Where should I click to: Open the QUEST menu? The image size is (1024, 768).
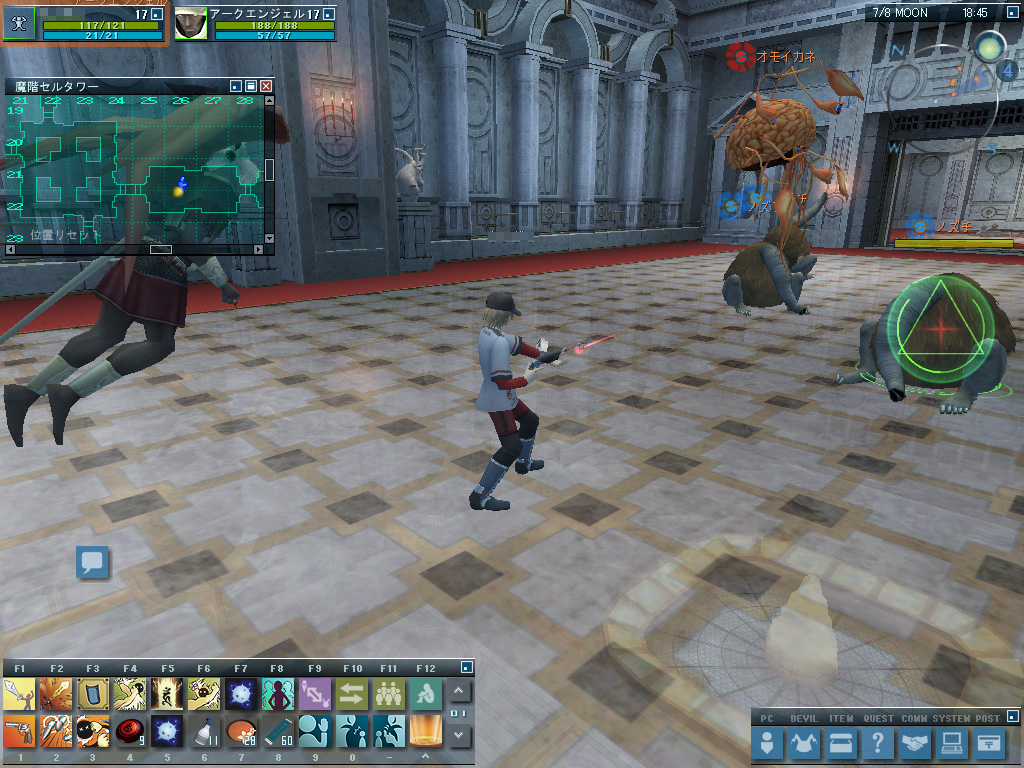(x=877, y=743)
